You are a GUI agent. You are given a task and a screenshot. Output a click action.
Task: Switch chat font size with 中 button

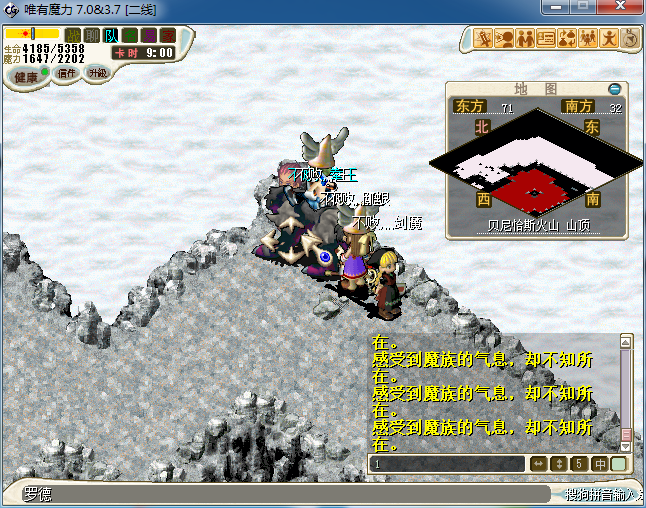coord(600,464)
